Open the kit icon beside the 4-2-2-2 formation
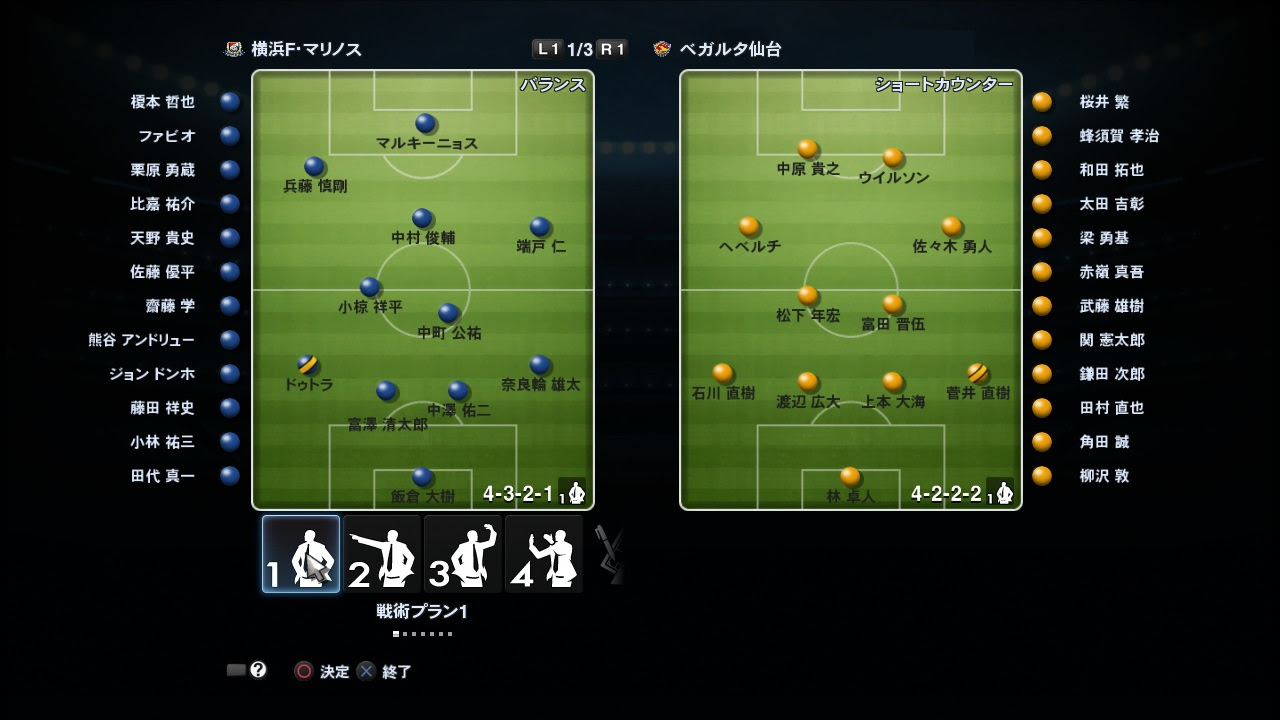This screenshot has height=720, width=1280. click(x=1003, y=493)
